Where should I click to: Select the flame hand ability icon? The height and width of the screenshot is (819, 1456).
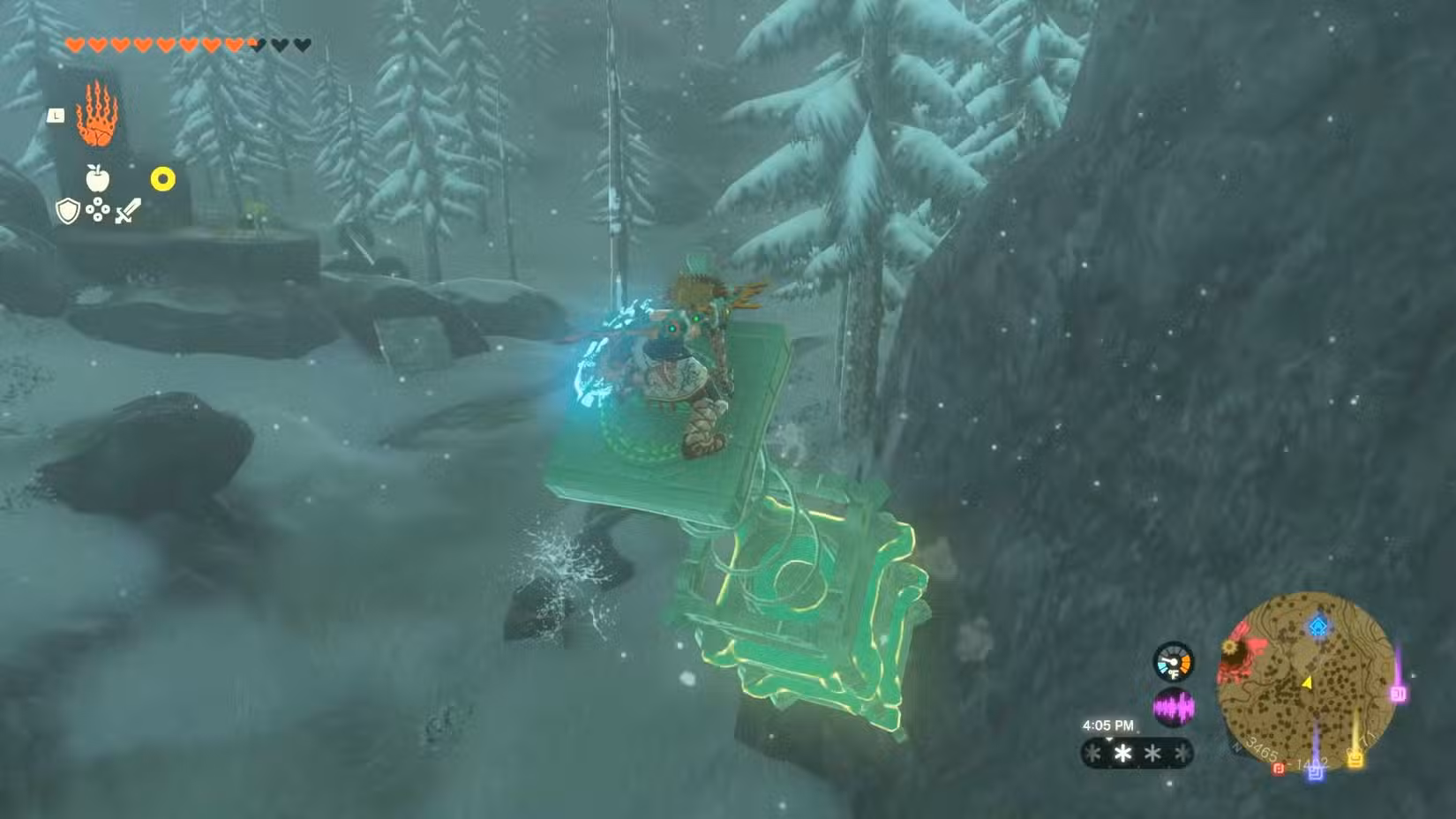coord(96,114)
